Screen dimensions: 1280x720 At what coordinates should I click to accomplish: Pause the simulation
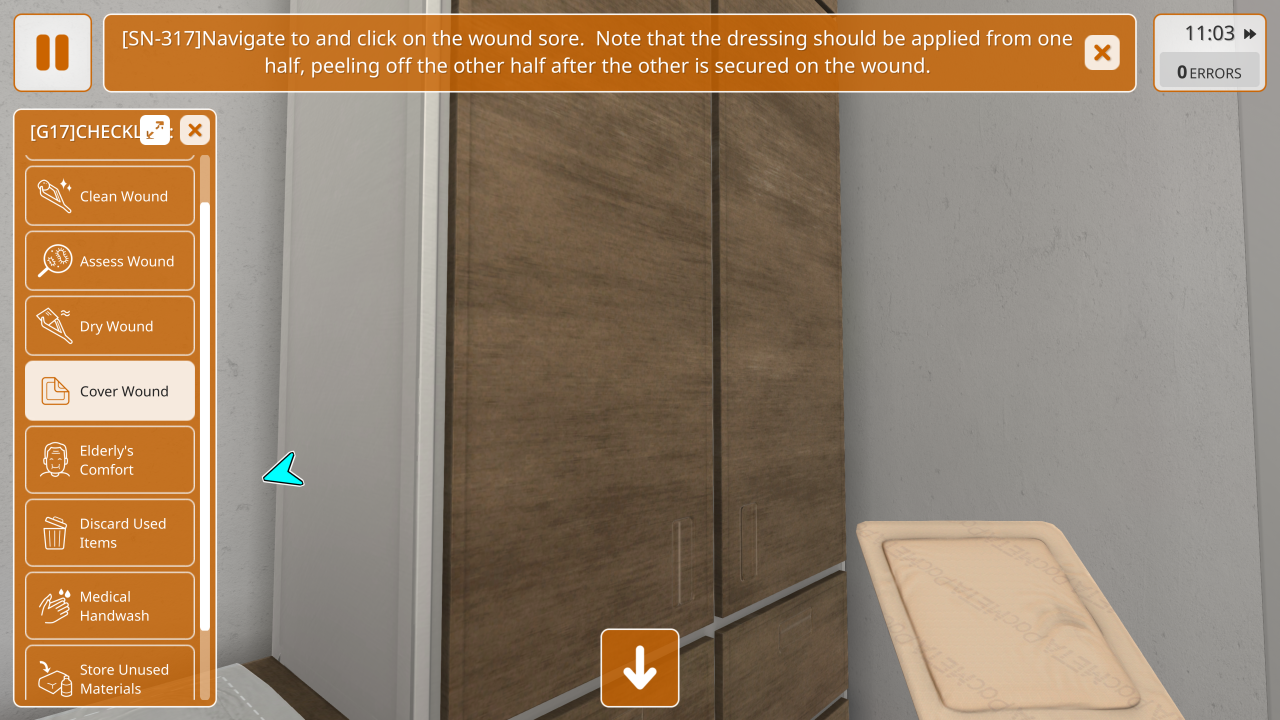click(x=52, y=53)
